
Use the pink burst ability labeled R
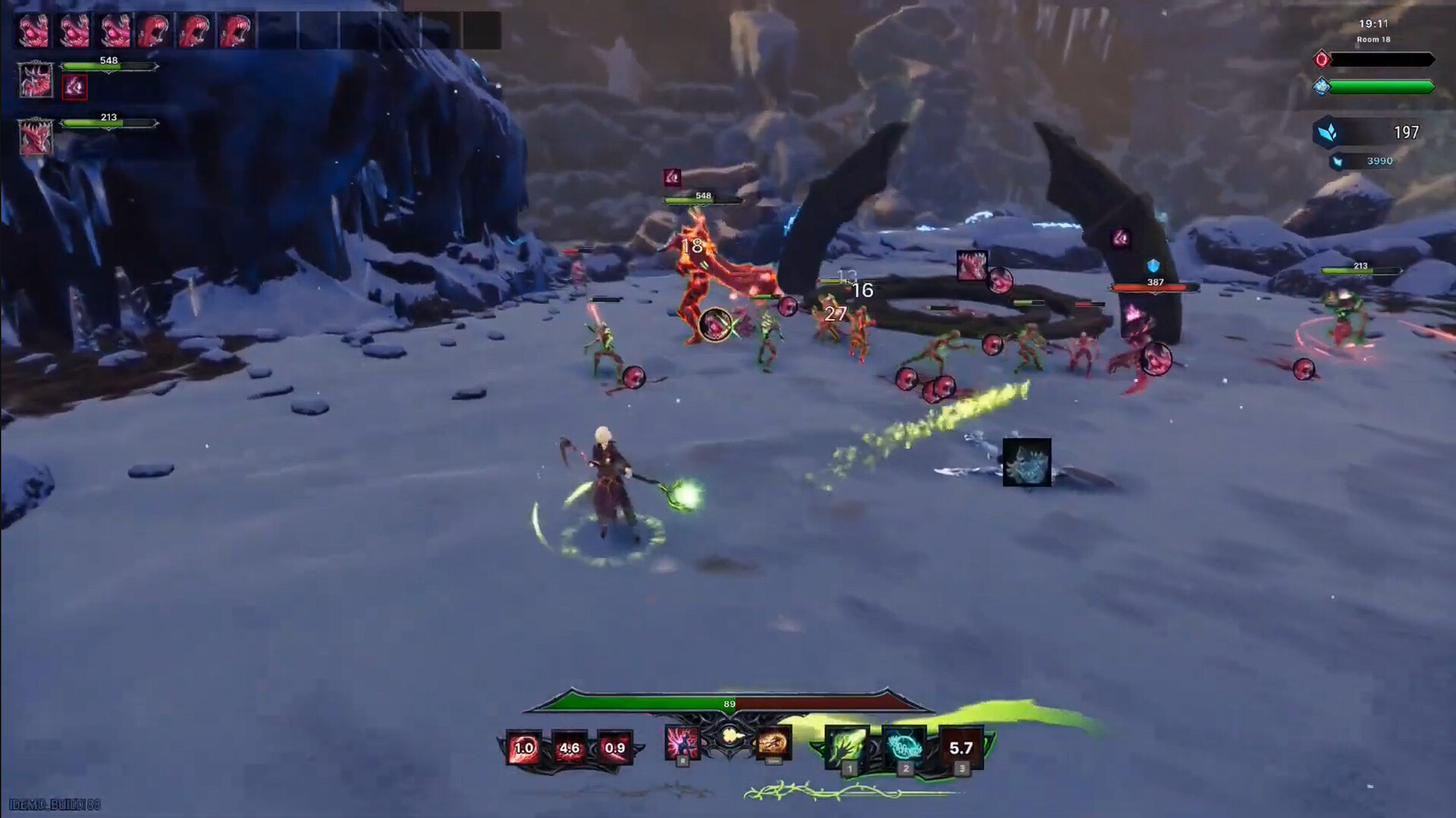pos(682,742)
